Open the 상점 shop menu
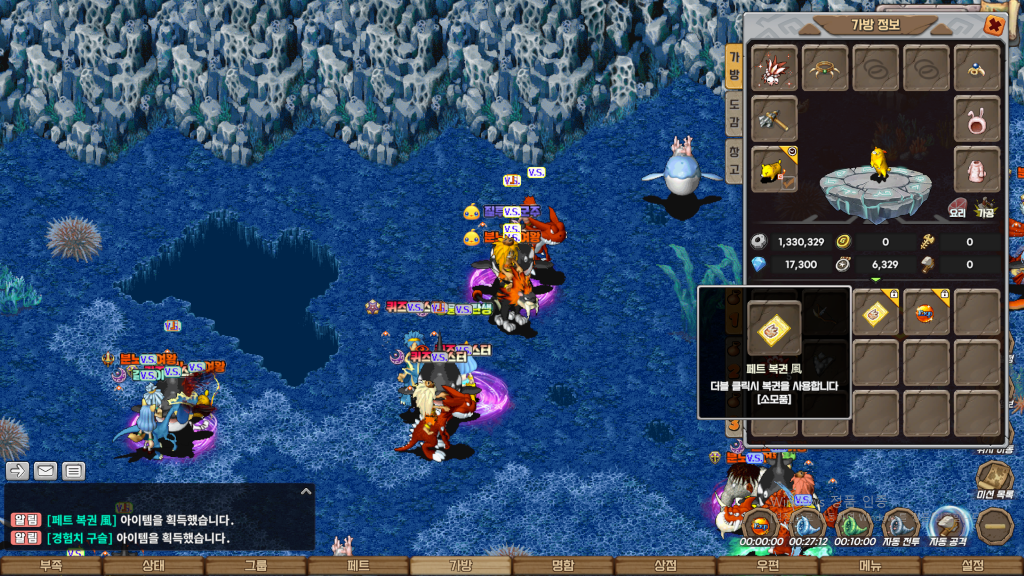Screen dimensions: 1024x576 click(x=665, y=566)
